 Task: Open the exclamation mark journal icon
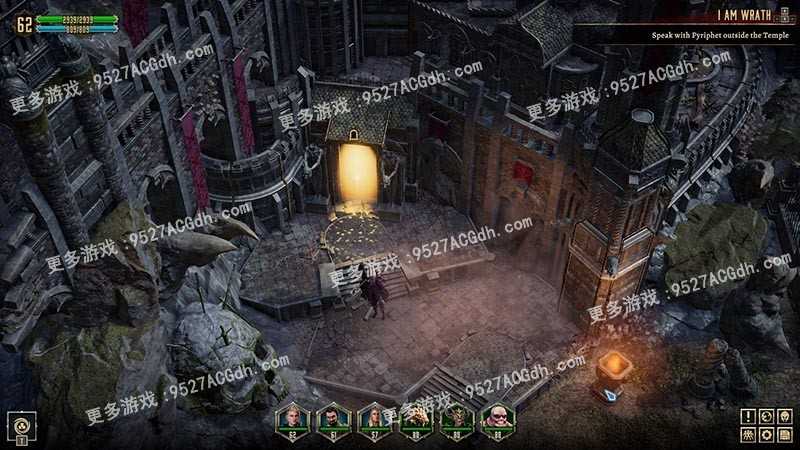[748, 416]
